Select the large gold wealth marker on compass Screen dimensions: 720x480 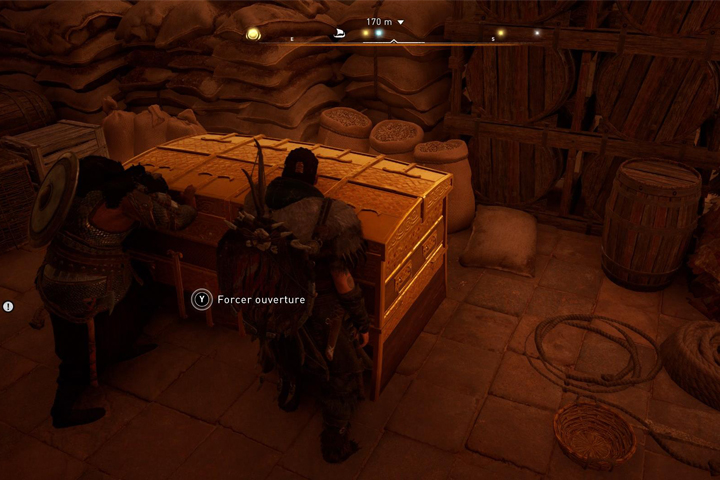[254, 34]
